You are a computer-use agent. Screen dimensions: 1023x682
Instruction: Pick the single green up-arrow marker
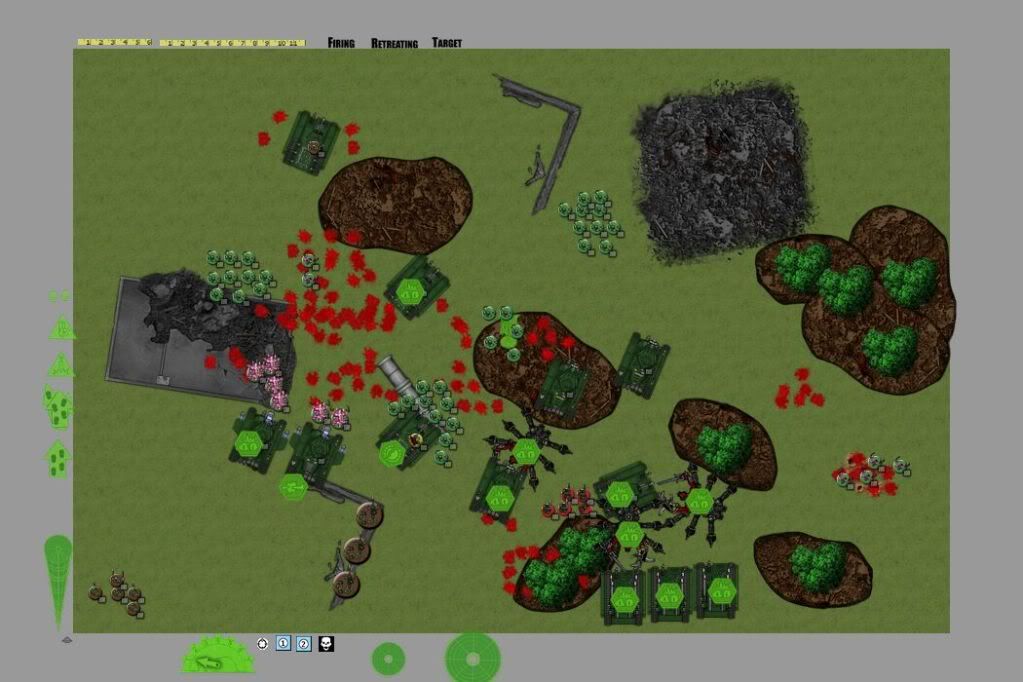pos(57,458)
